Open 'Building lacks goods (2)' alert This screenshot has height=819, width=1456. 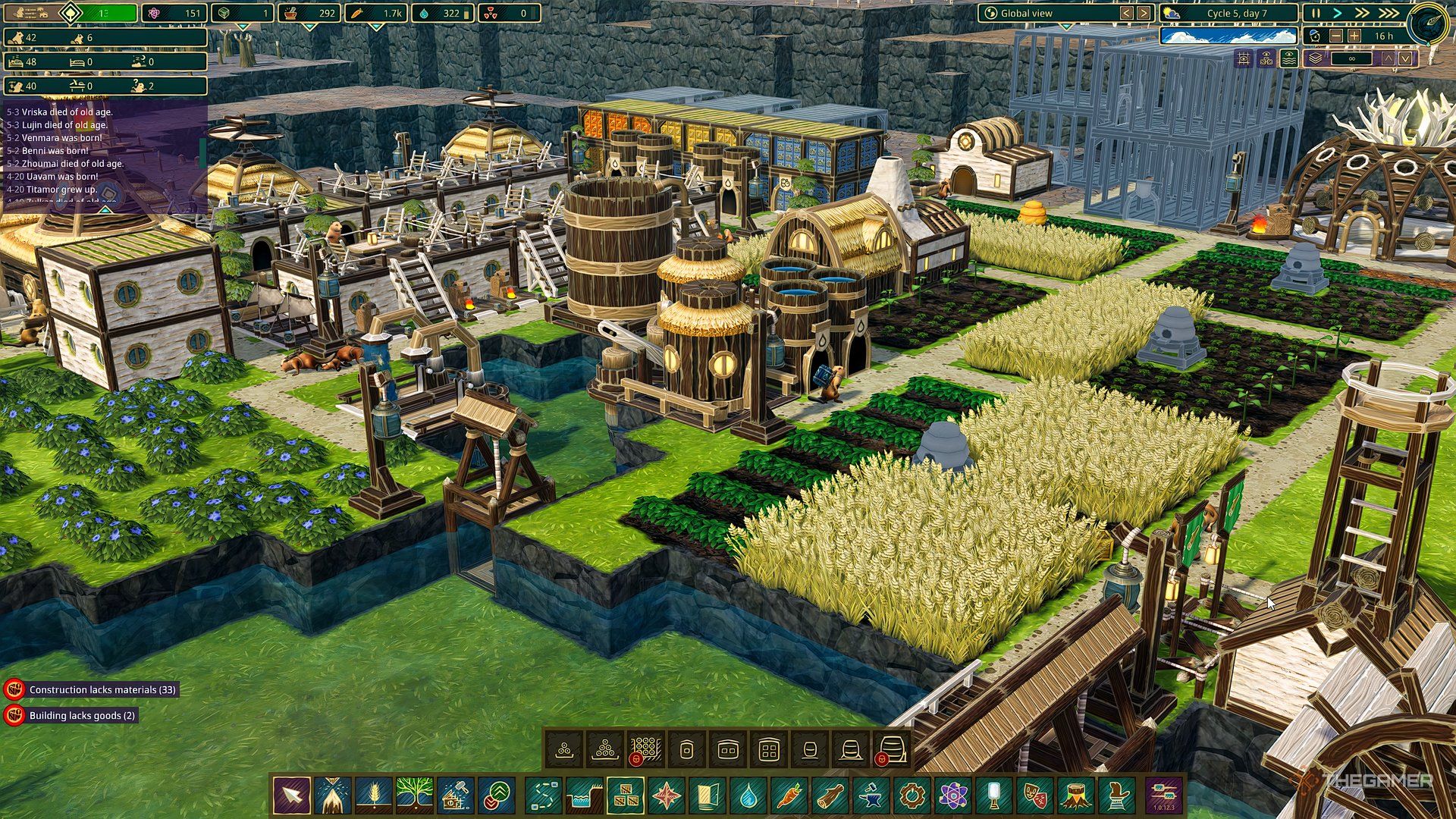[x=81, y=716]
